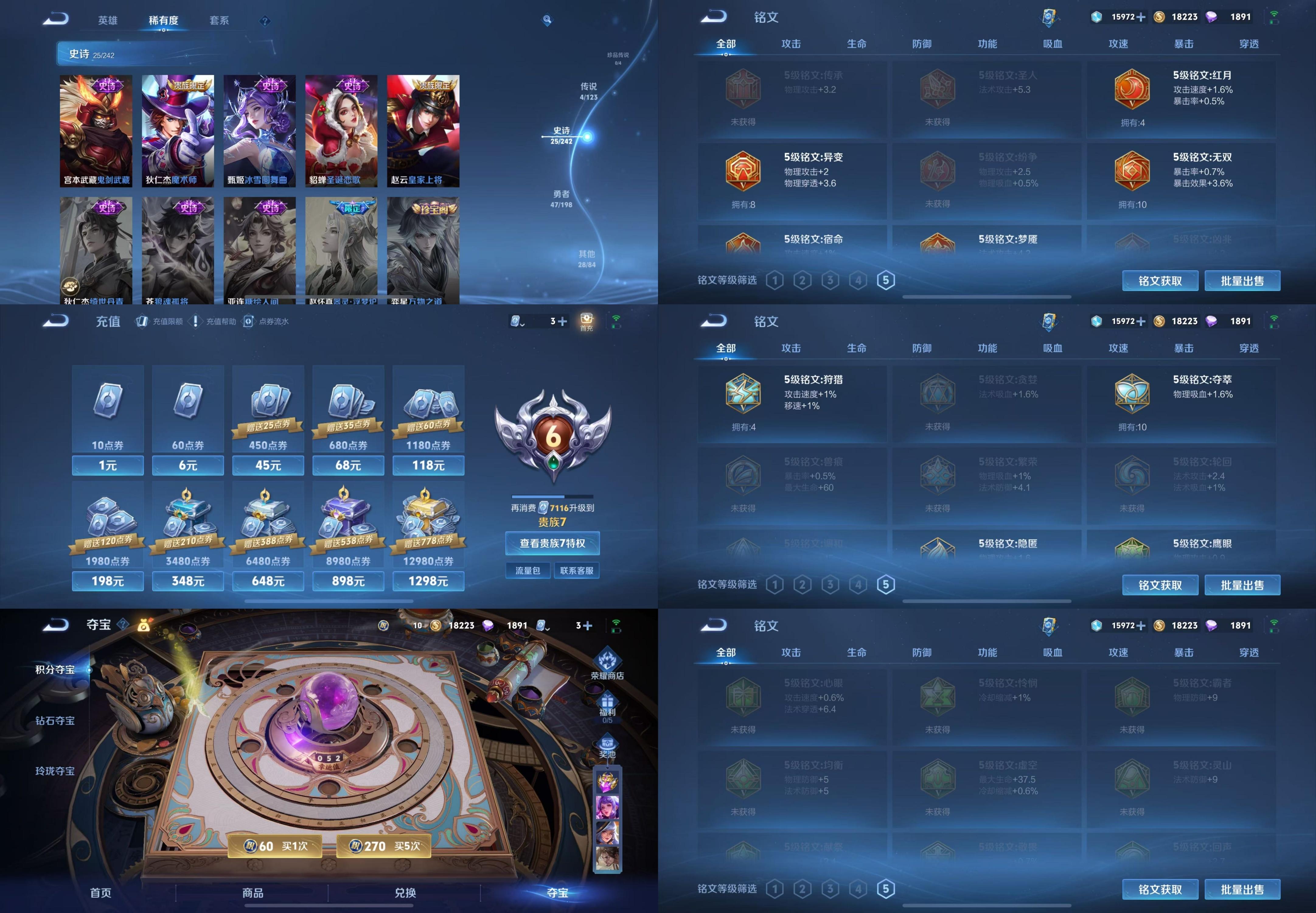Open the 荣耀商店 shop icon
1316x913 pixels.
point(607,663)
